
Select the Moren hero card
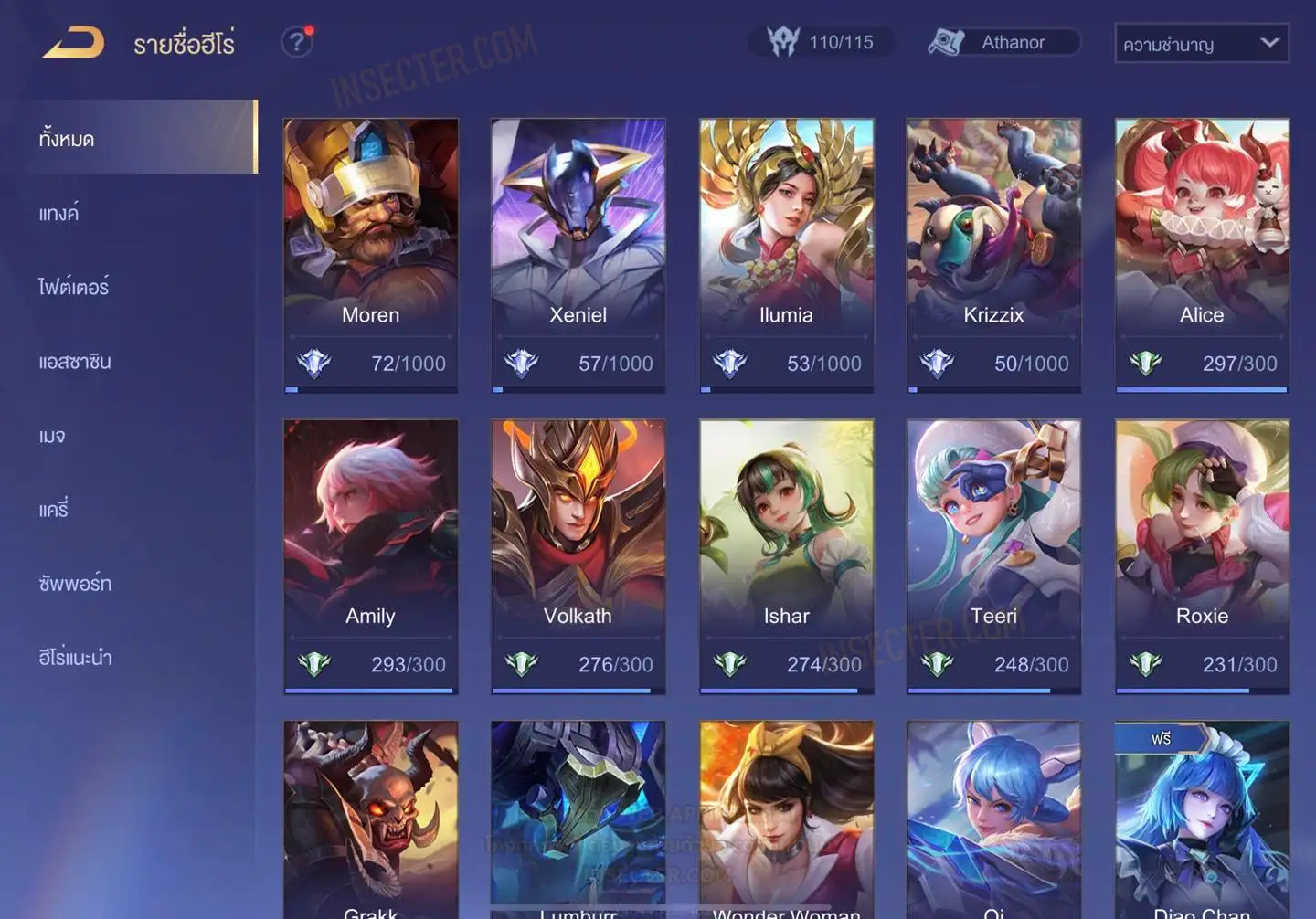[370, 255]
